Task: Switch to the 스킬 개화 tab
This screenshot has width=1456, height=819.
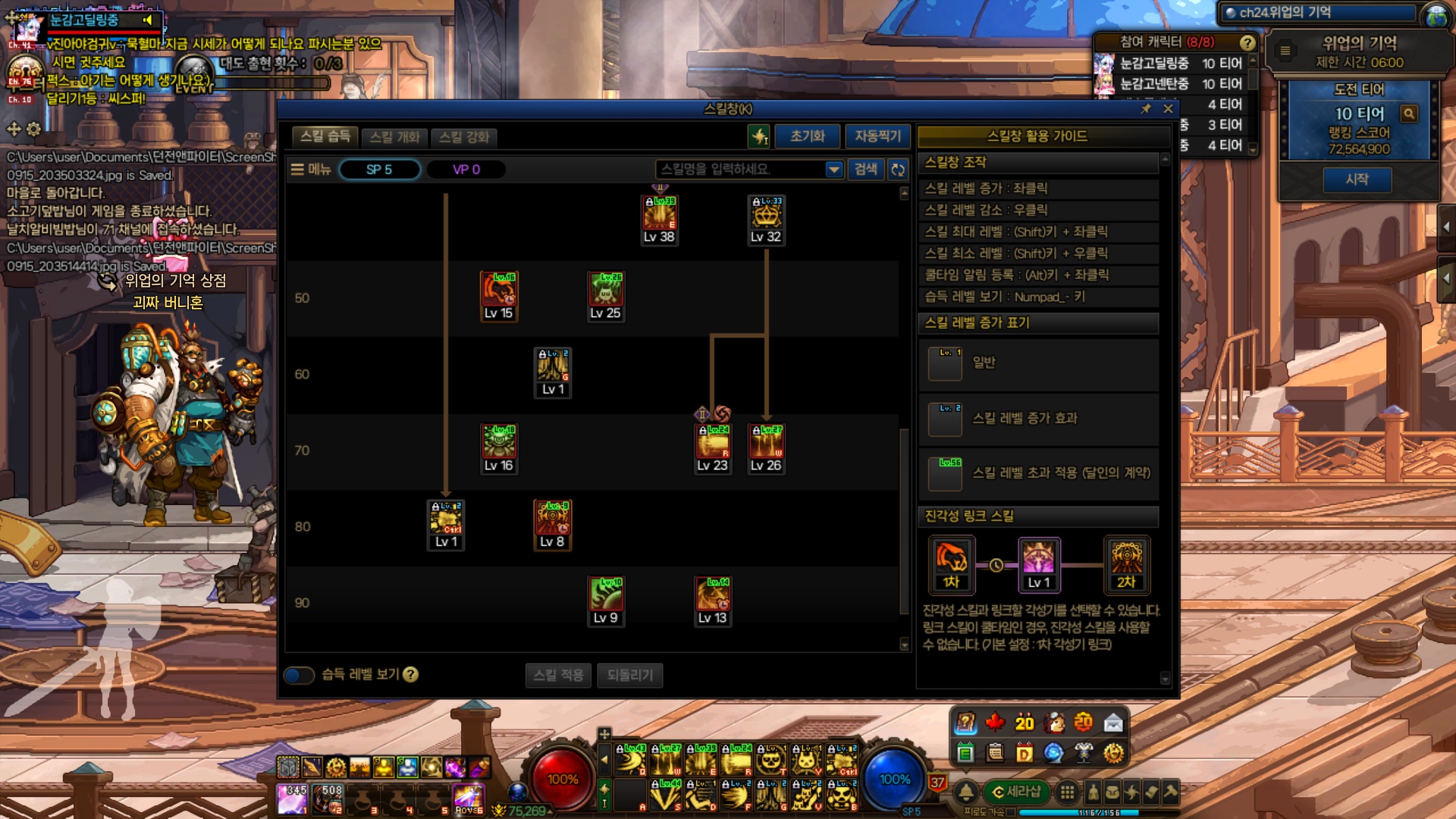Action: pos(394,137)
